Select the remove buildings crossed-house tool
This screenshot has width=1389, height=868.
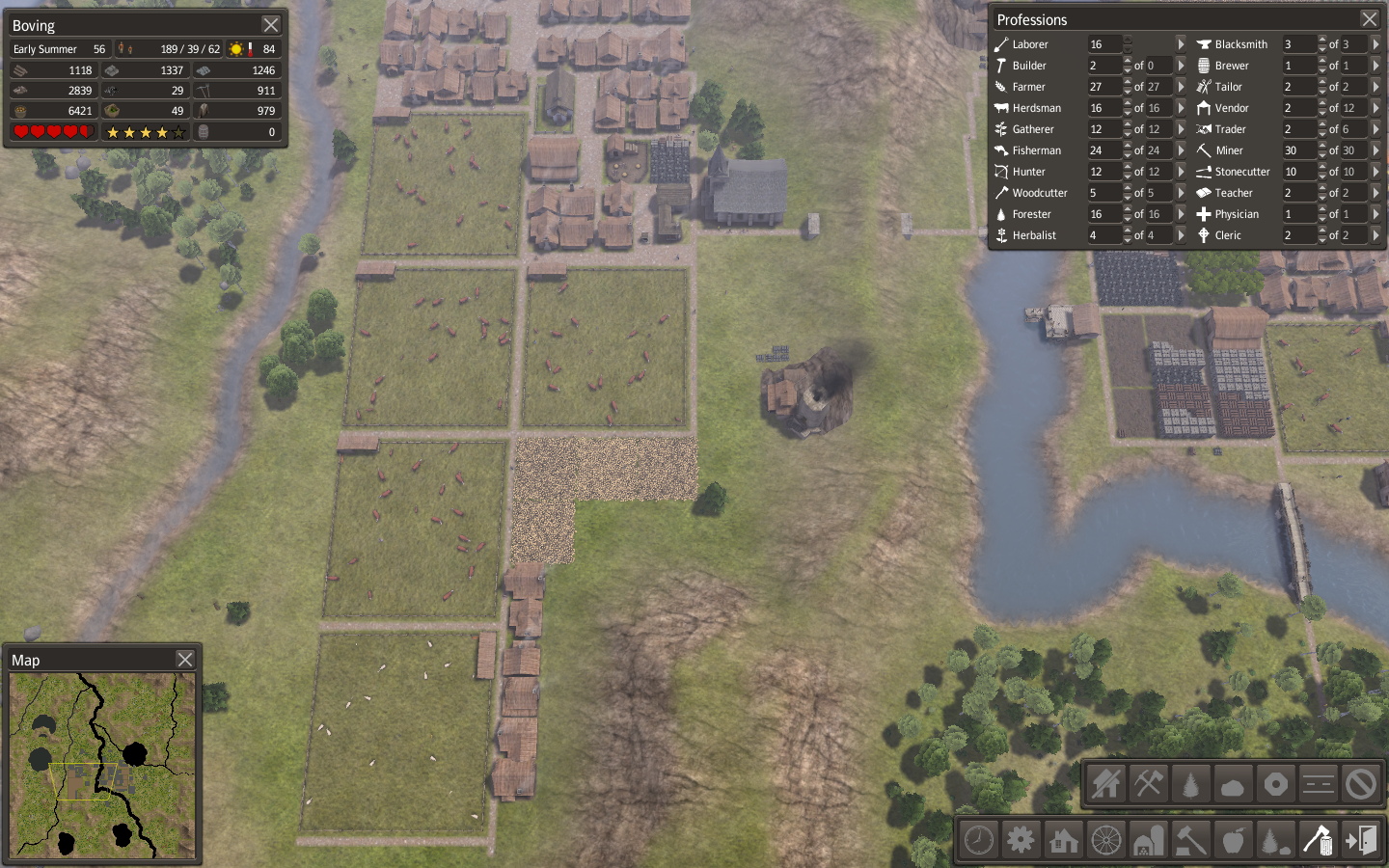[1106, 784]
